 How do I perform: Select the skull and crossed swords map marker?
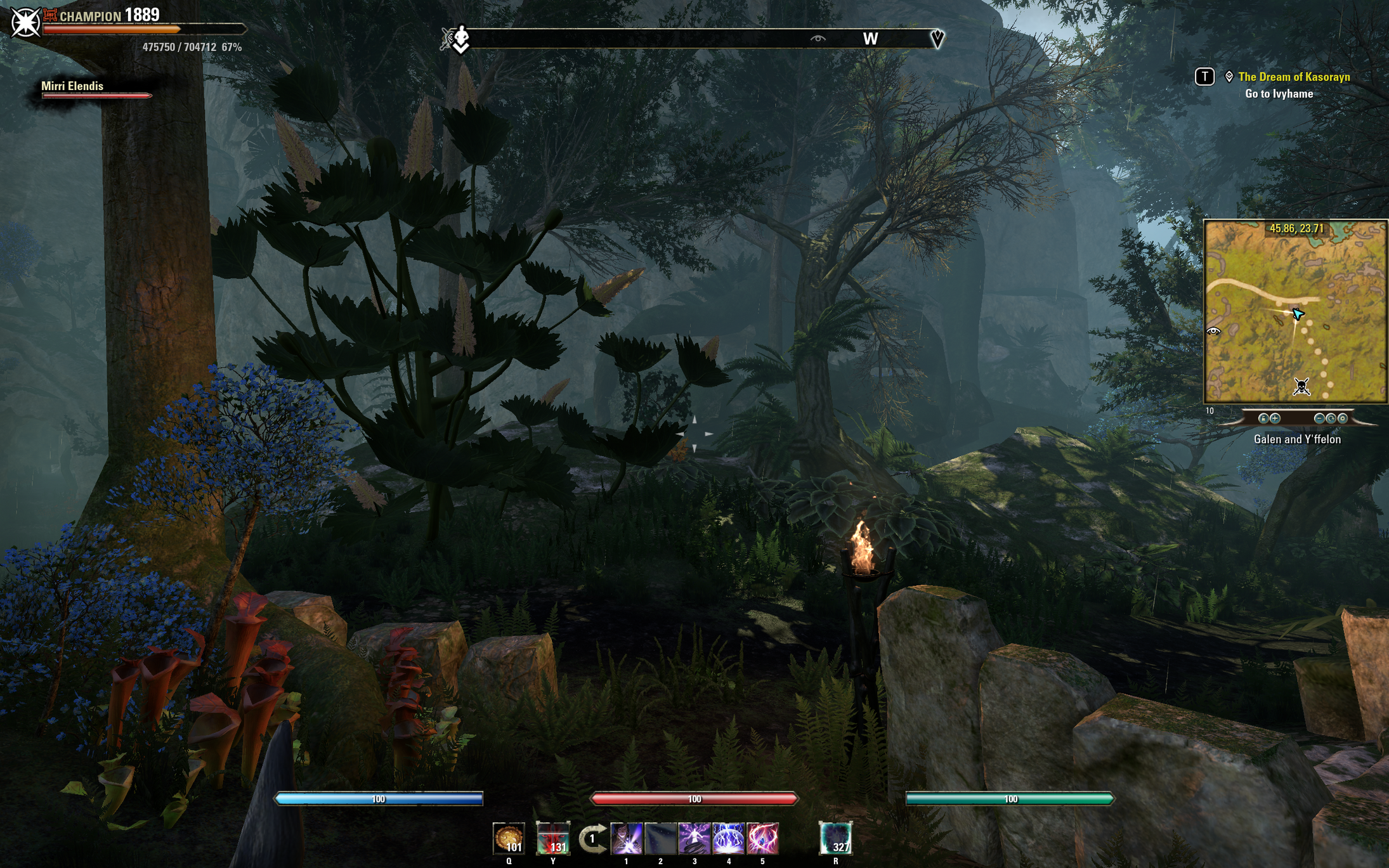tap(1301, 386)
